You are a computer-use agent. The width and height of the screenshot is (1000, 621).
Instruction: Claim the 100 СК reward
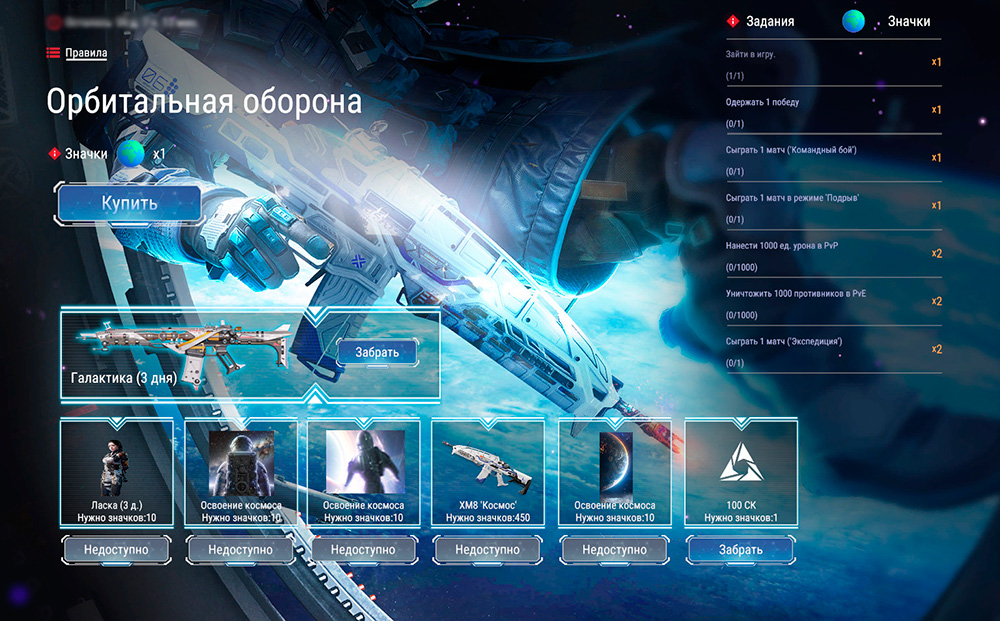(x=740, y=549)
